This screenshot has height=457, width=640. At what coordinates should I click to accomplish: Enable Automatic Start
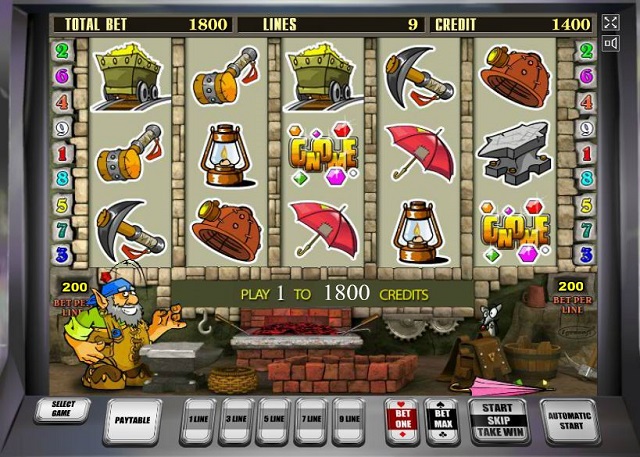569,421
